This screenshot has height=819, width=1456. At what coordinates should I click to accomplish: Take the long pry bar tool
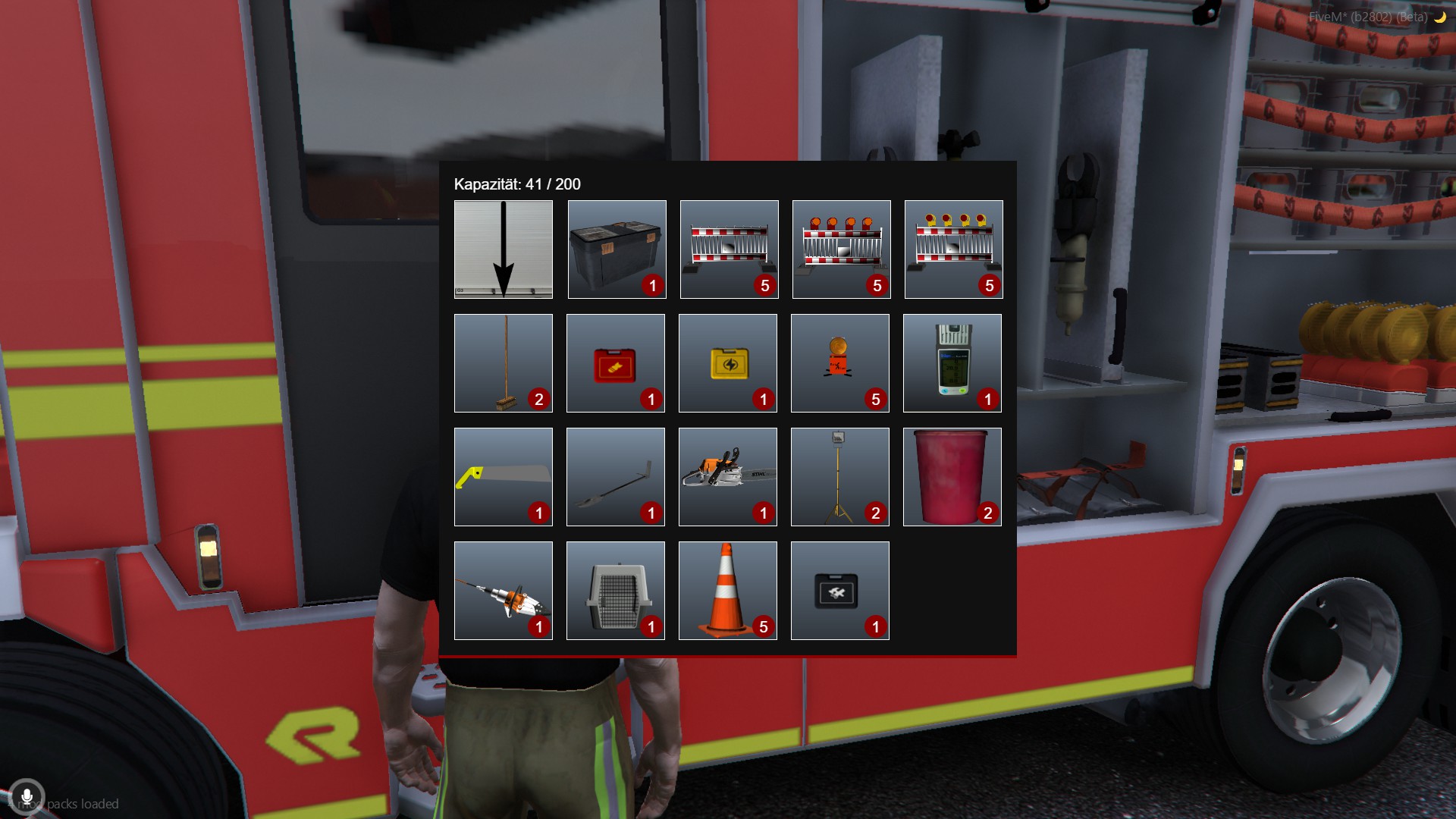616,477
